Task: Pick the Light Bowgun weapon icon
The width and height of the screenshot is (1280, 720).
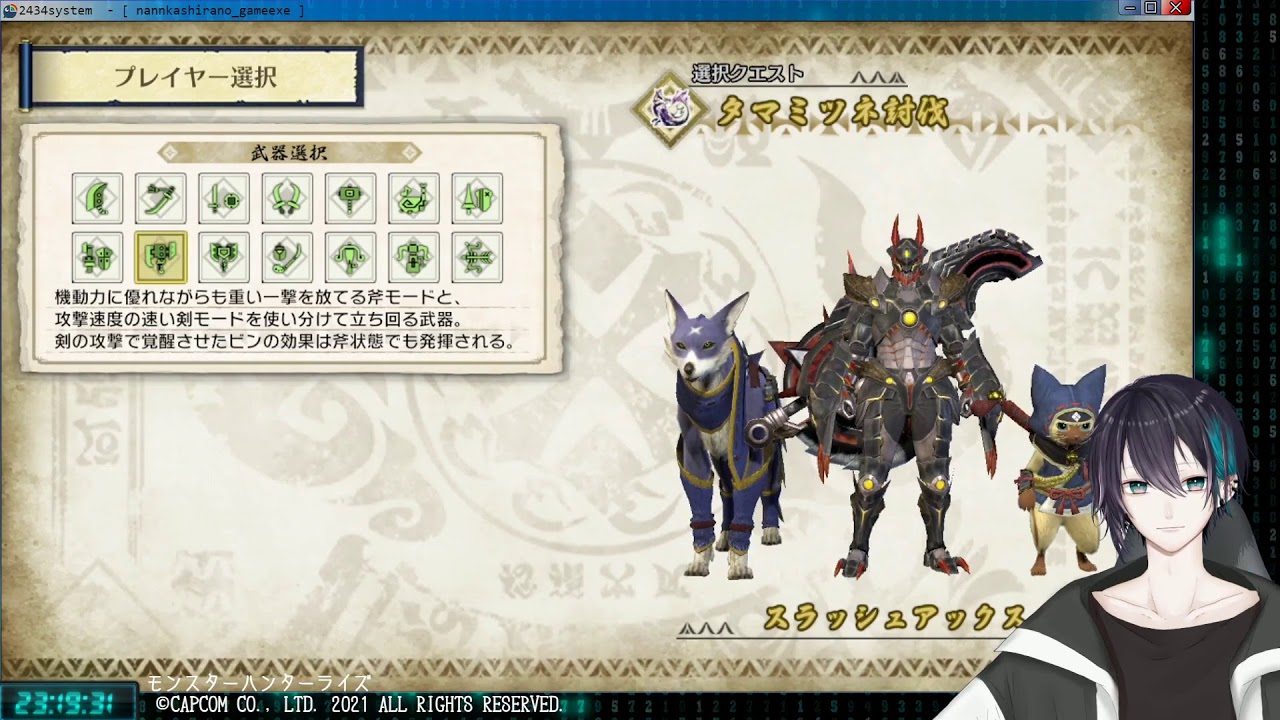Action: click(x=350, y=258)
